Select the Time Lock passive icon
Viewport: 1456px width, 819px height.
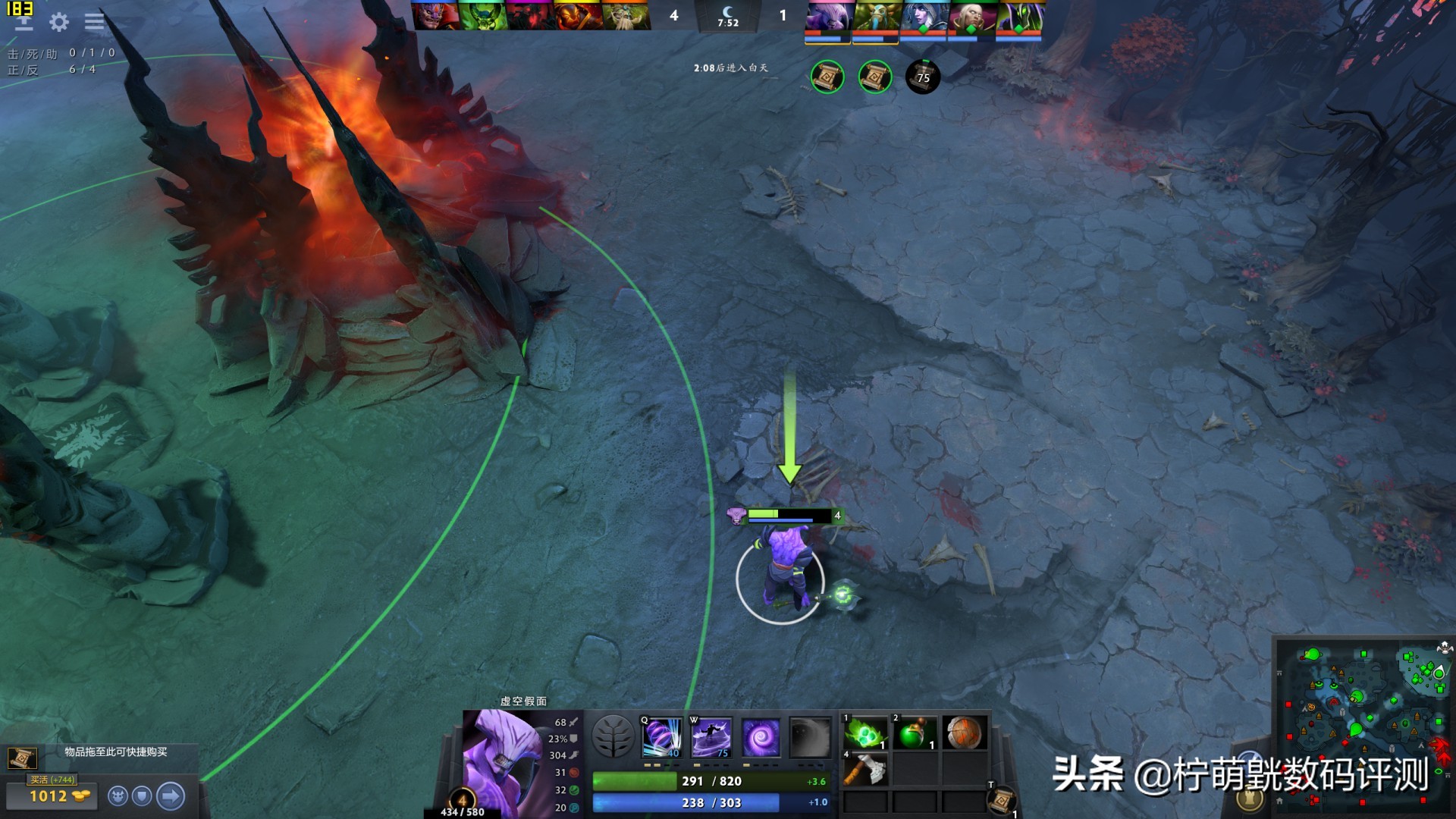(x=760, y=737)
